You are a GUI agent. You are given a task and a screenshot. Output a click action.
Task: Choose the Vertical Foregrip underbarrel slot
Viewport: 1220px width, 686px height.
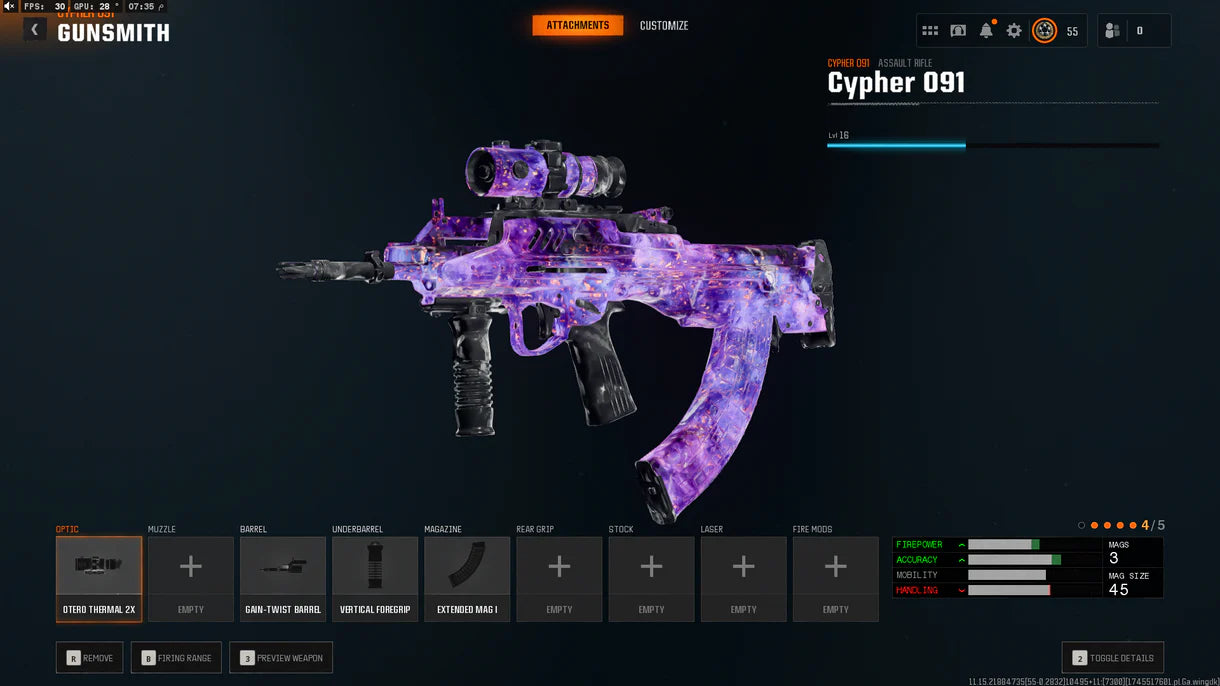pyautogui.click(x=375, y=578)
